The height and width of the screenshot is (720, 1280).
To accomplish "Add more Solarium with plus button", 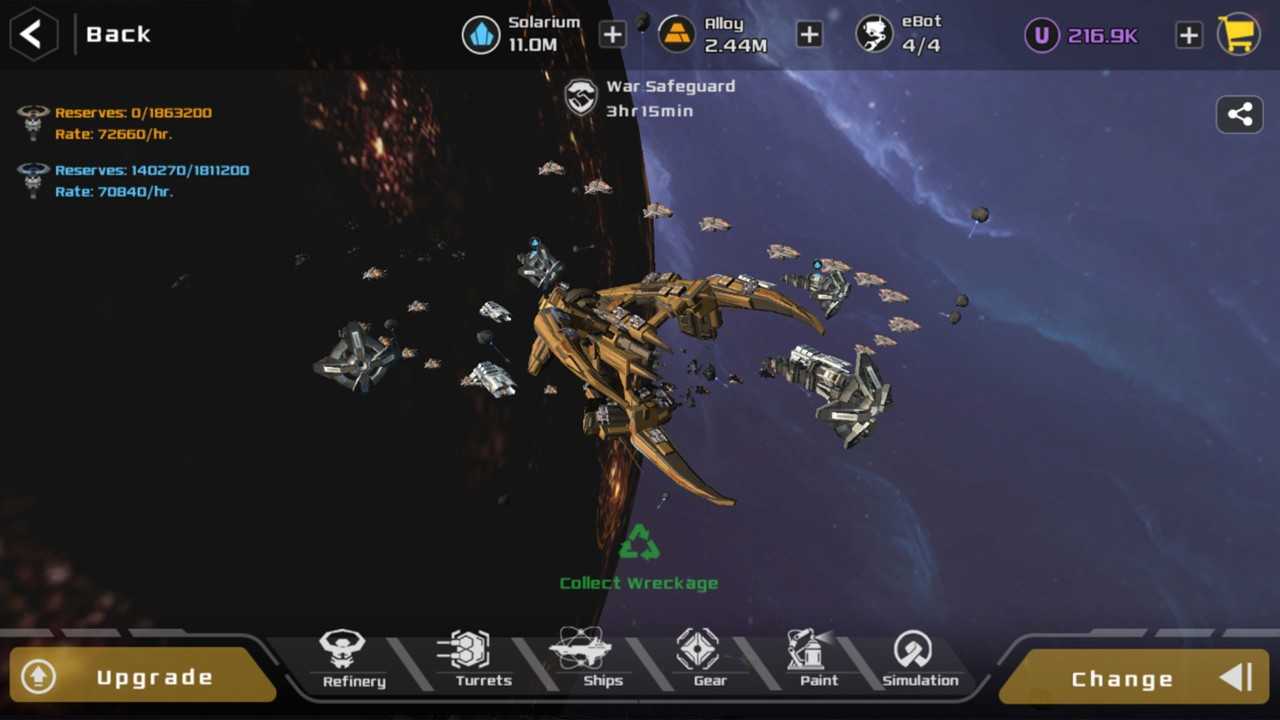I will [612, 35].
